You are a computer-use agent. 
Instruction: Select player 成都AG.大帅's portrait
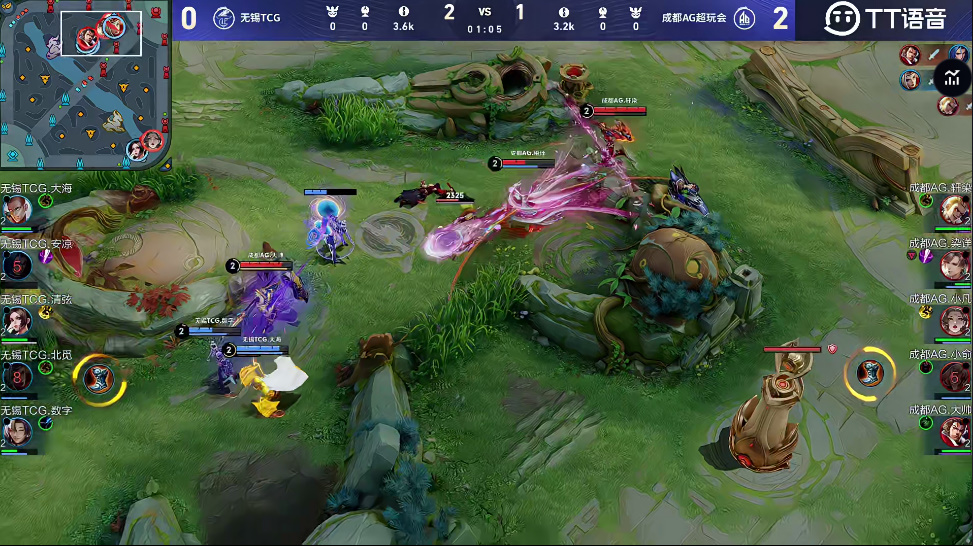pyautogui.click(x=956, y=432)
